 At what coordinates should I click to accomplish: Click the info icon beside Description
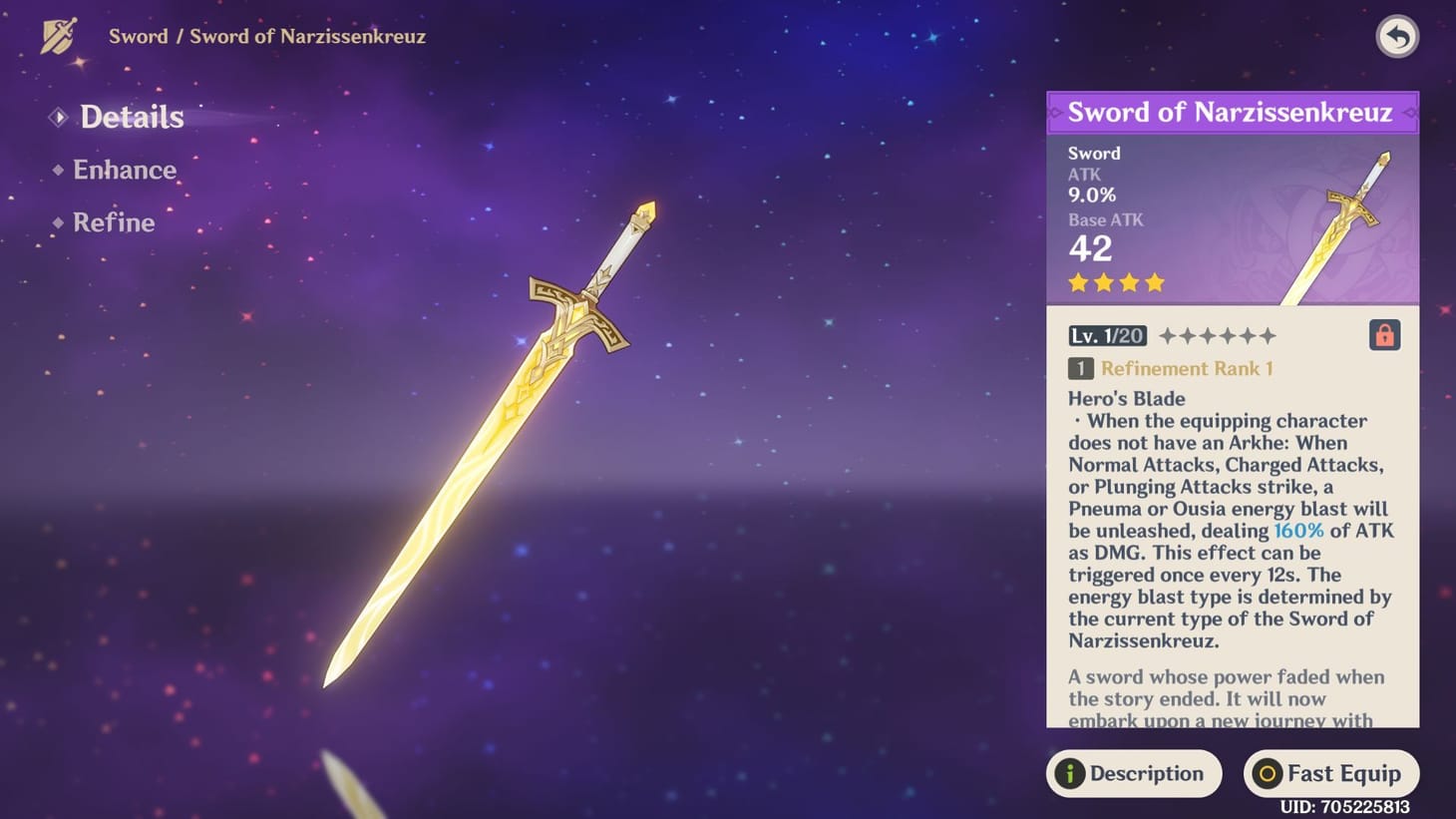1070,773
